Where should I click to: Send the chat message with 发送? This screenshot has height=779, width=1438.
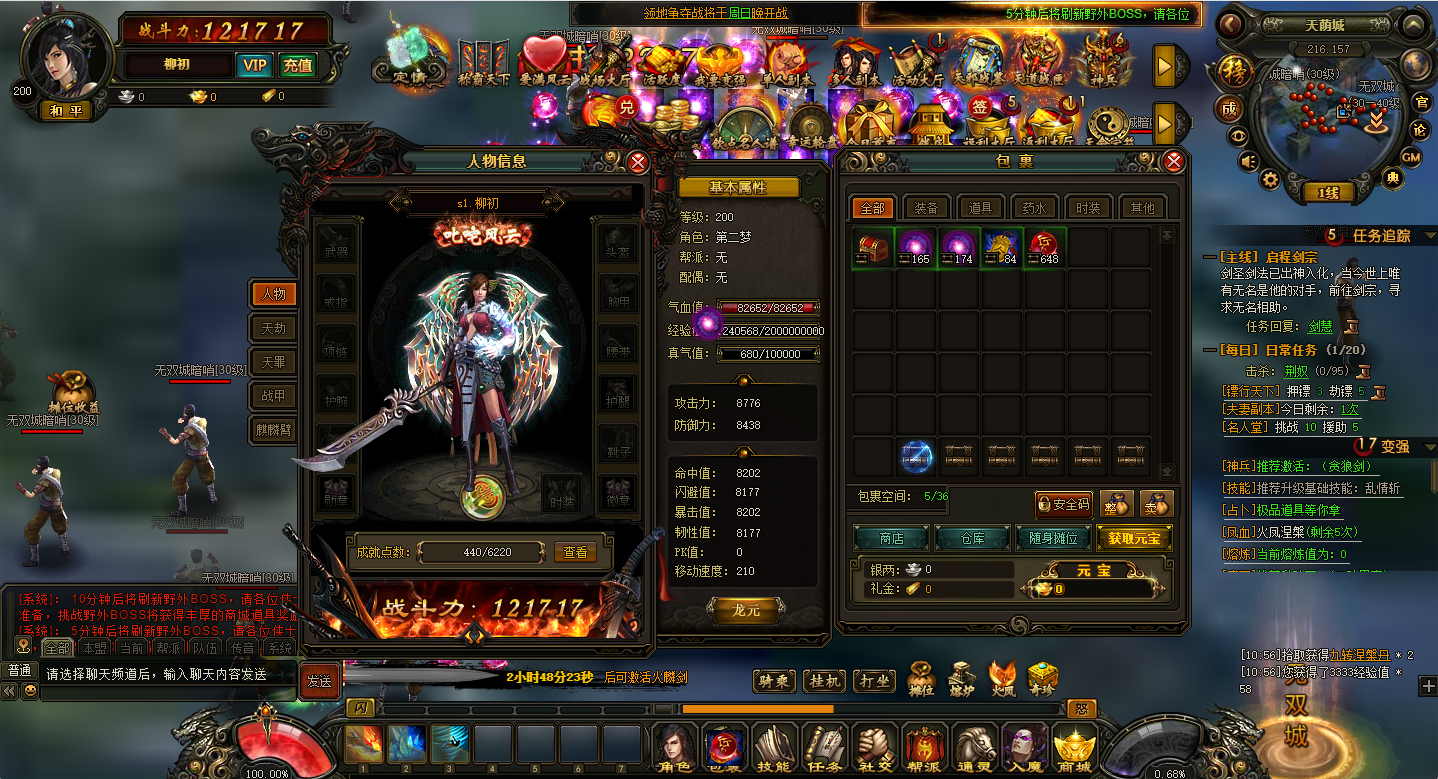[x=319, y=680]
